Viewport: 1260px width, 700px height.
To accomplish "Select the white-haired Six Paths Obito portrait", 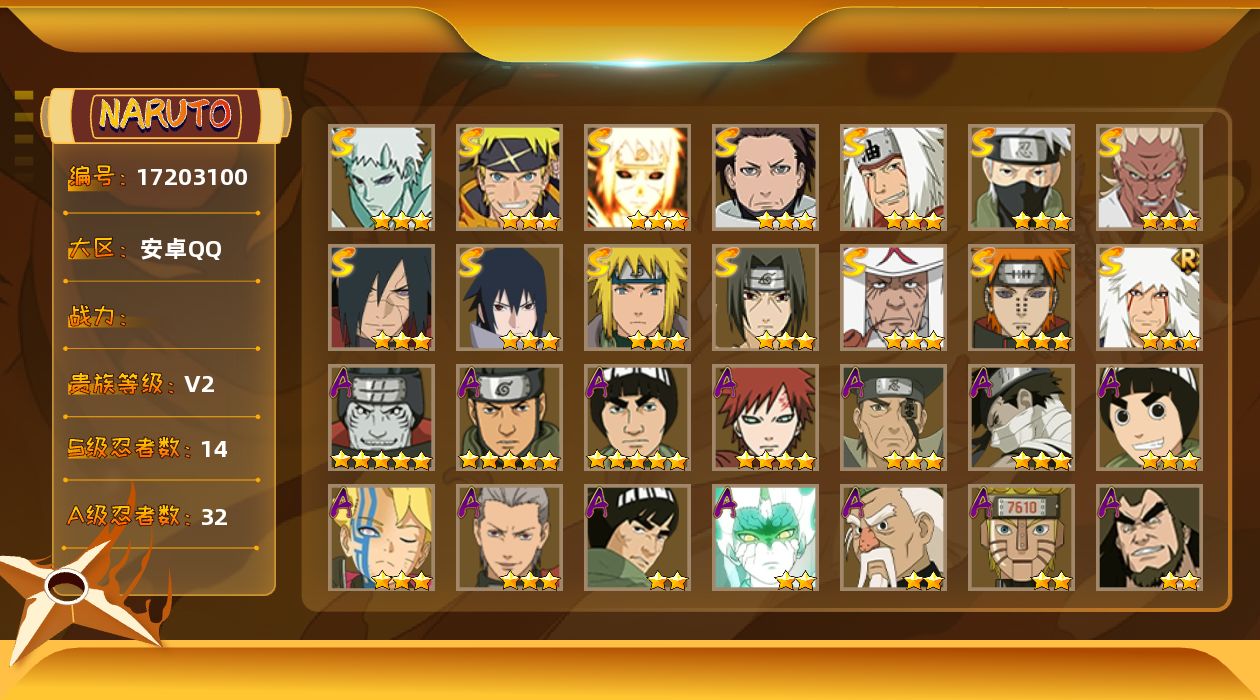I will (x=381, y=178).
